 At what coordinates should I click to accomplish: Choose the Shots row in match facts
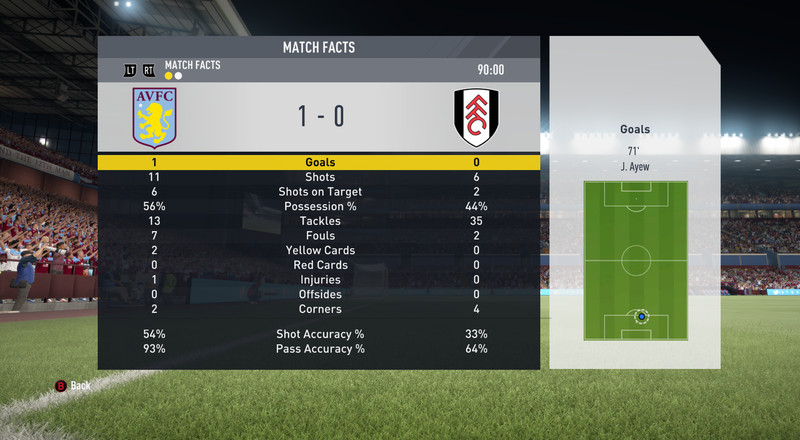tap(319, 177)
